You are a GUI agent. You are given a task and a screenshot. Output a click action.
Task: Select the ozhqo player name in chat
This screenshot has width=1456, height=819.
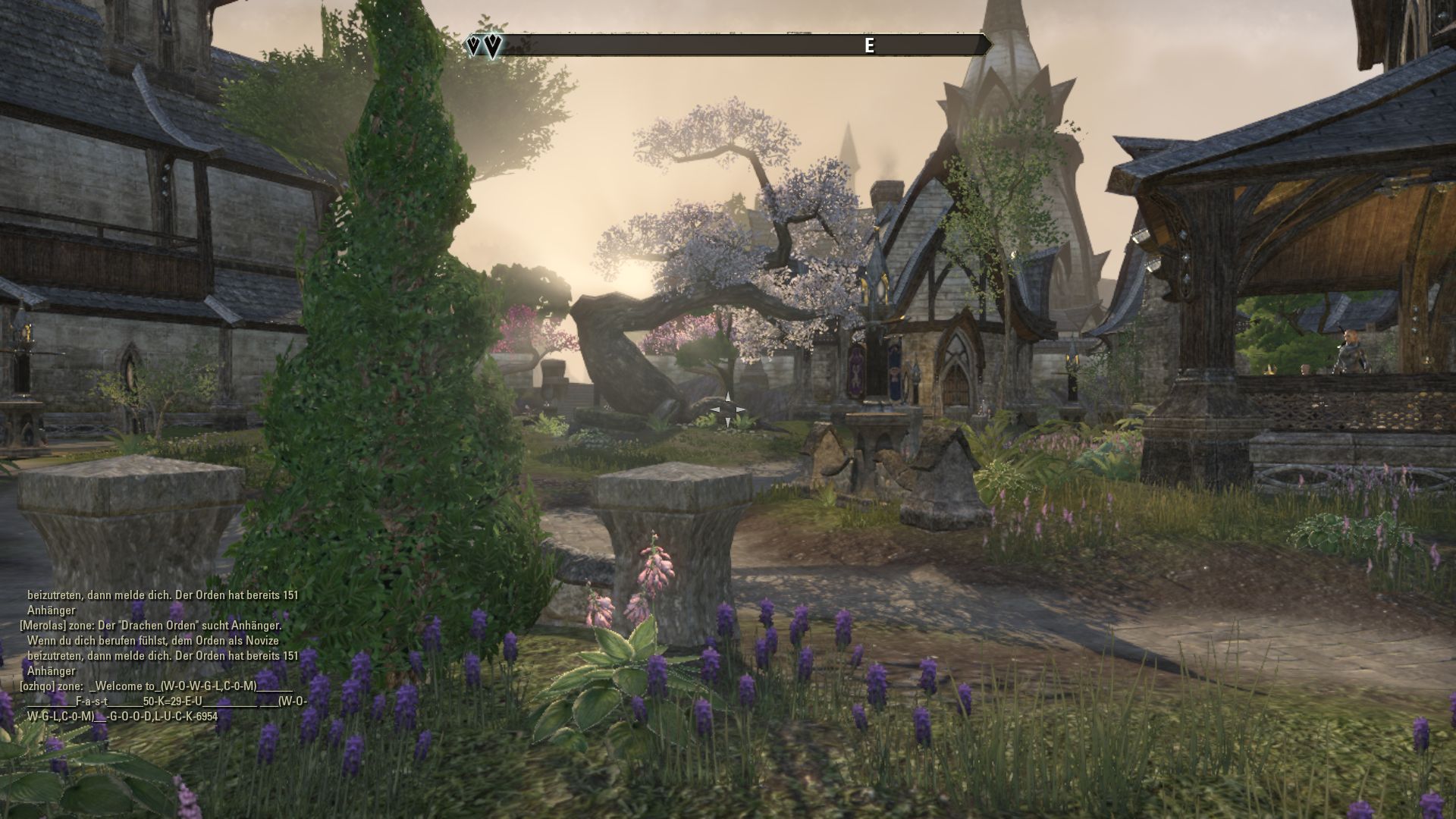tap(38, 686)
